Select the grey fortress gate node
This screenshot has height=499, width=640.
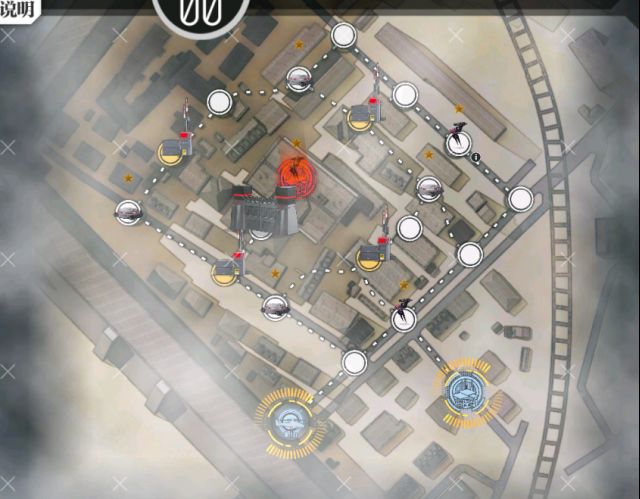point(259,211)
